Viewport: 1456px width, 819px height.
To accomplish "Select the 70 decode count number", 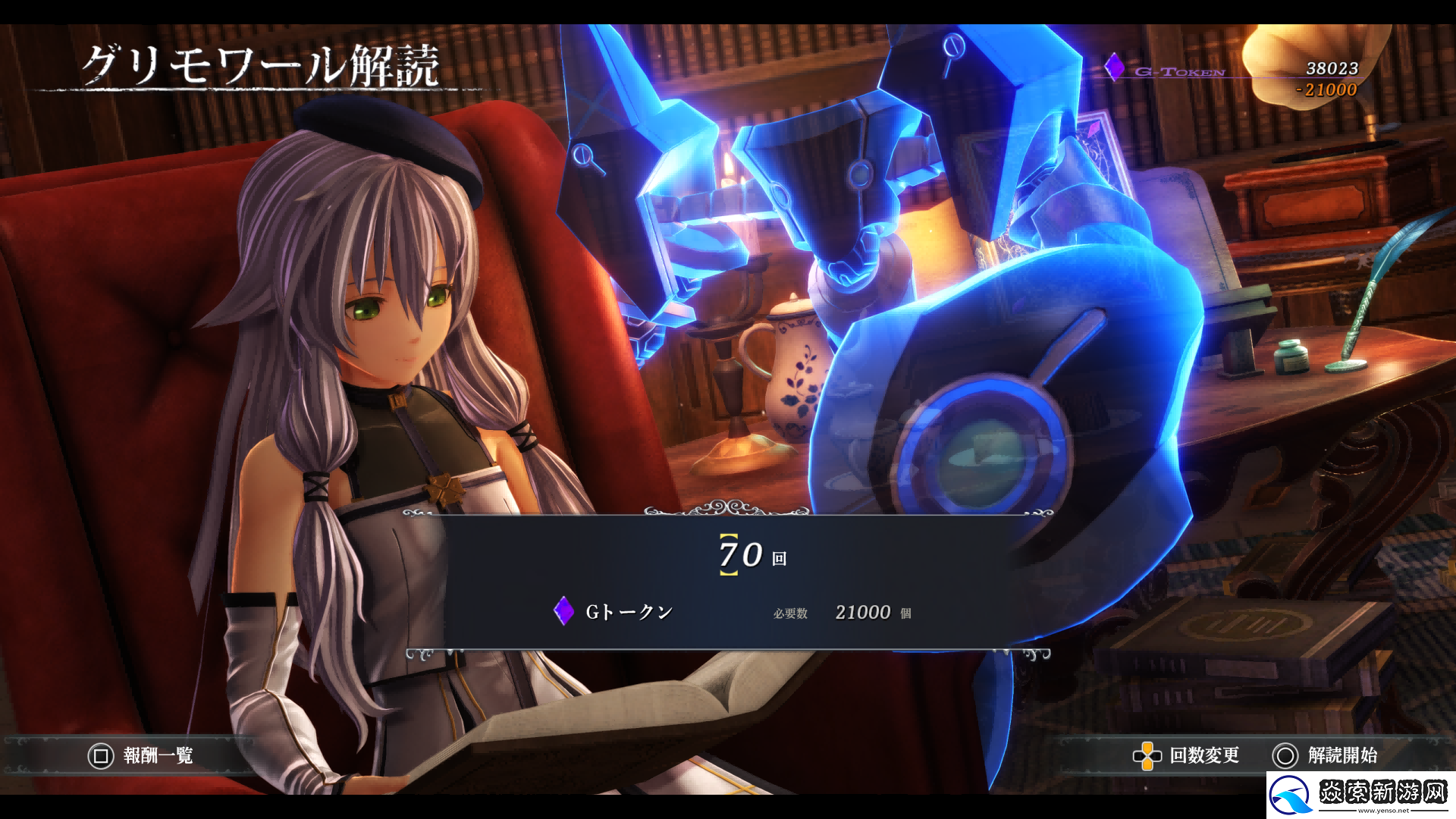I will (741, 555).
